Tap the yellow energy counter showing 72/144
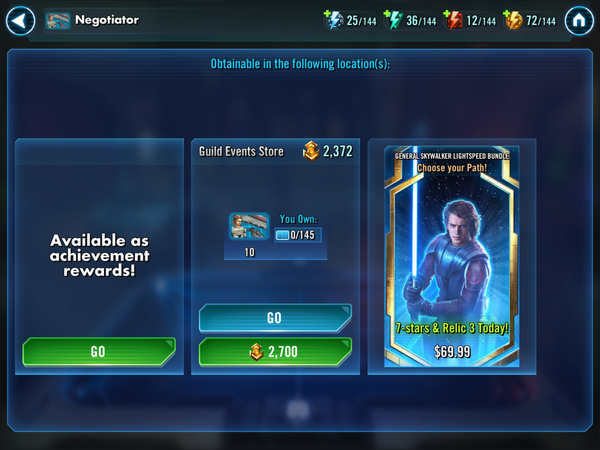The height and width of the screenshot is (450, 600). pyautogui.click(x=529, y=20)
